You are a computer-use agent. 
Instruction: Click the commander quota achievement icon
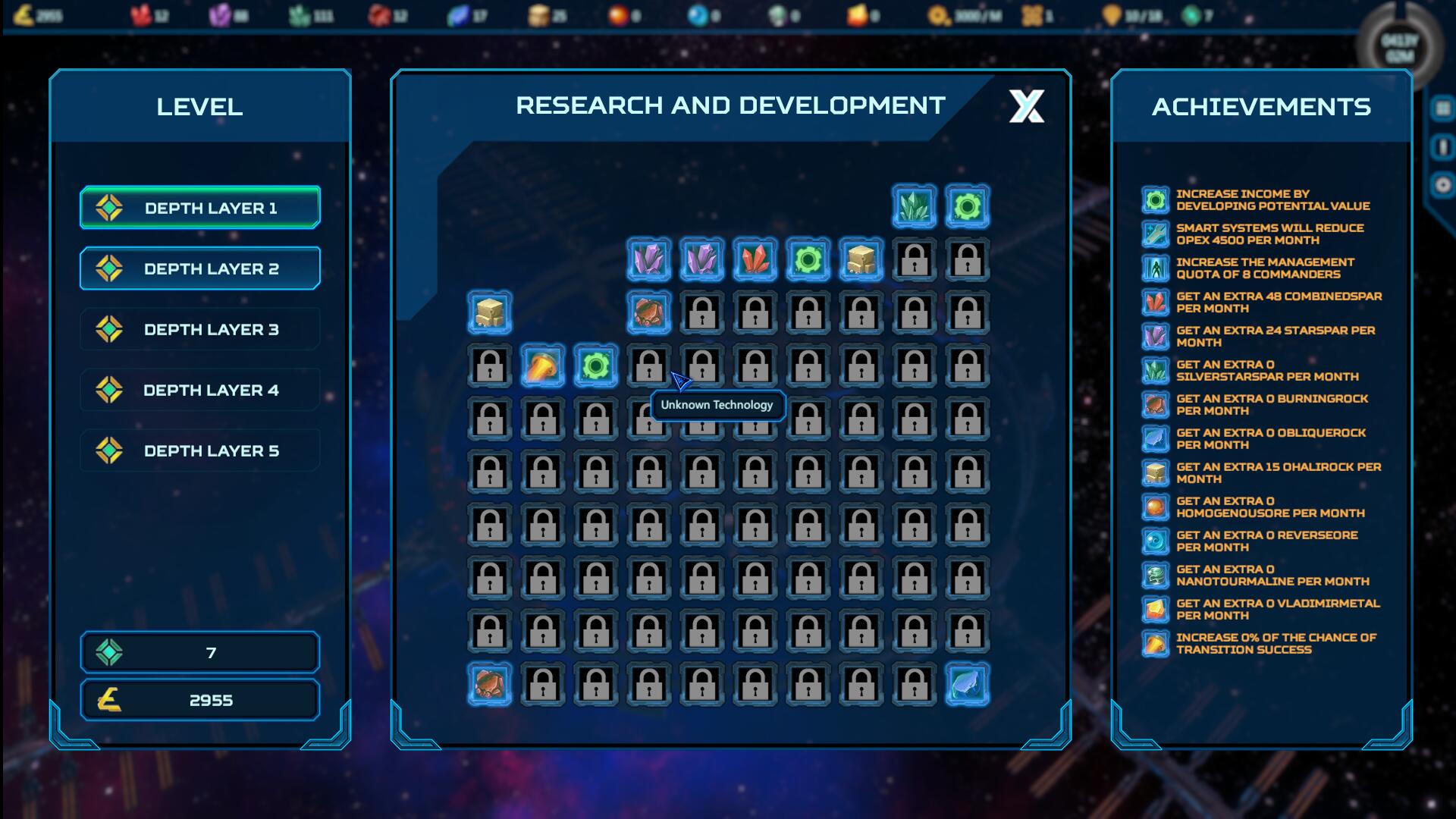[1155, 269]
